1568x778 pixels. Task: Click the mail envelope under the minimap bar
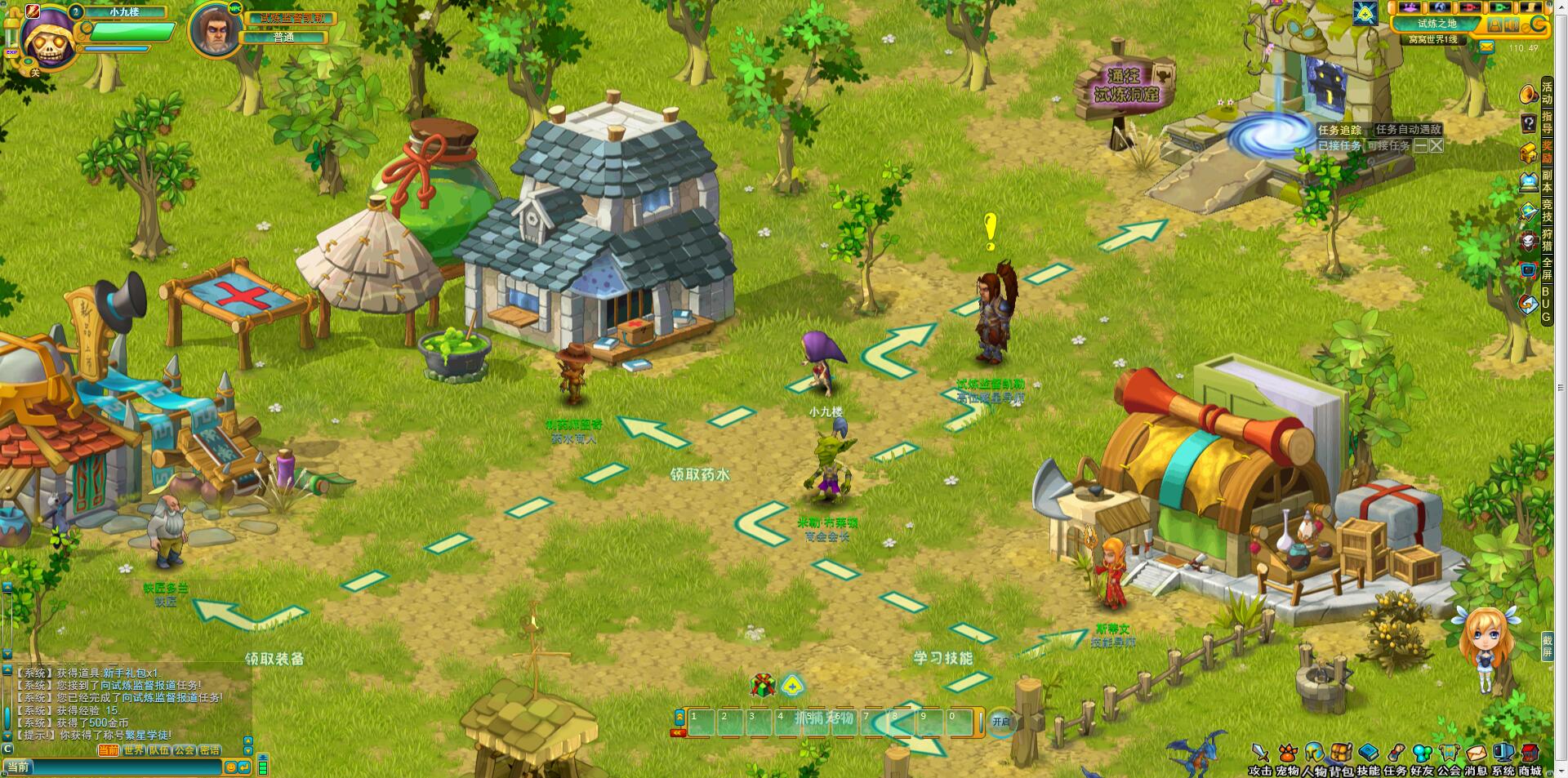pyautogui.click(x=1486, y=47)
